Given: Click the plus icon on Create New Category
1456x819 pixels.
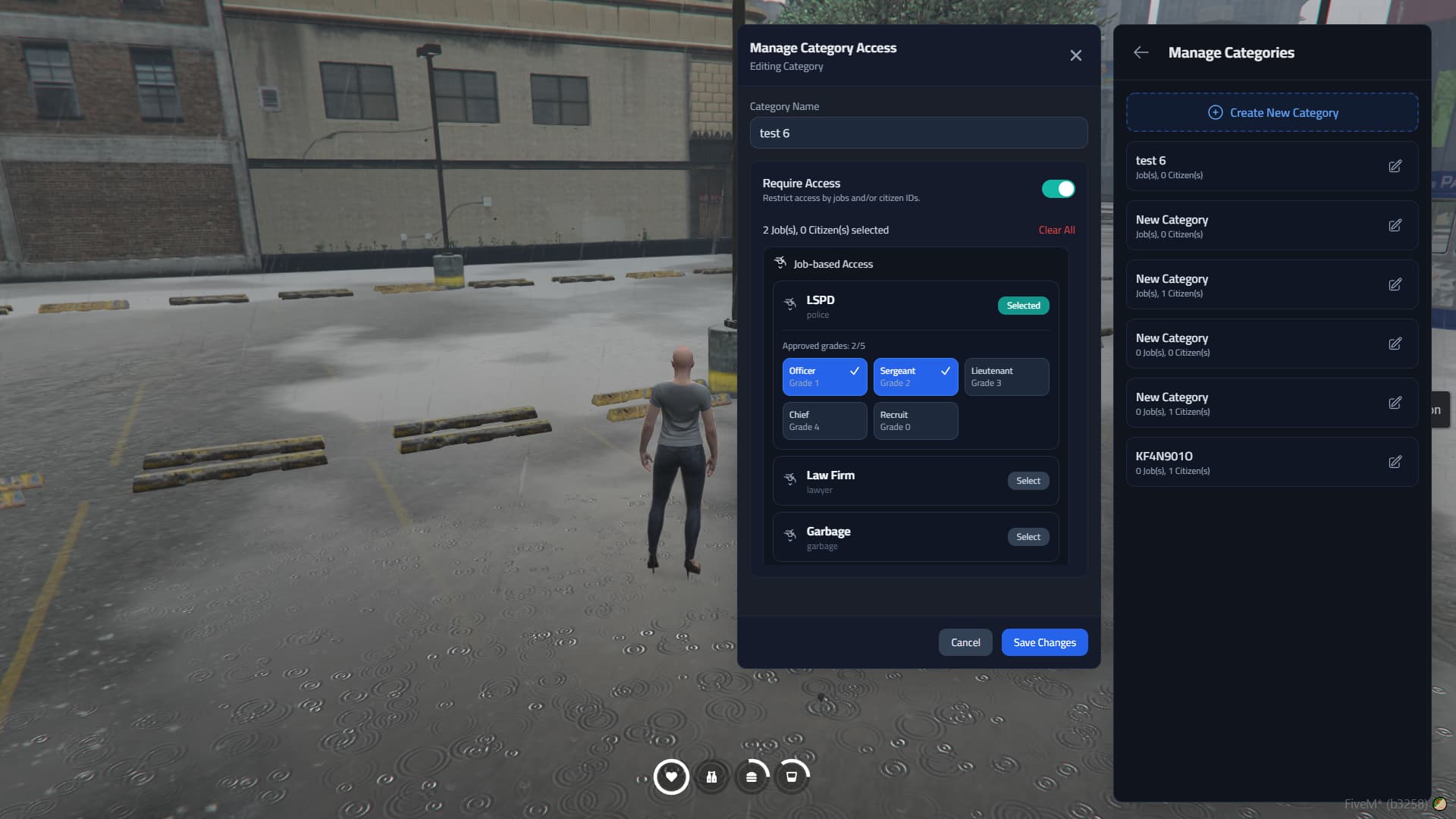Looking at the screenshot, I should [1215, 112].
